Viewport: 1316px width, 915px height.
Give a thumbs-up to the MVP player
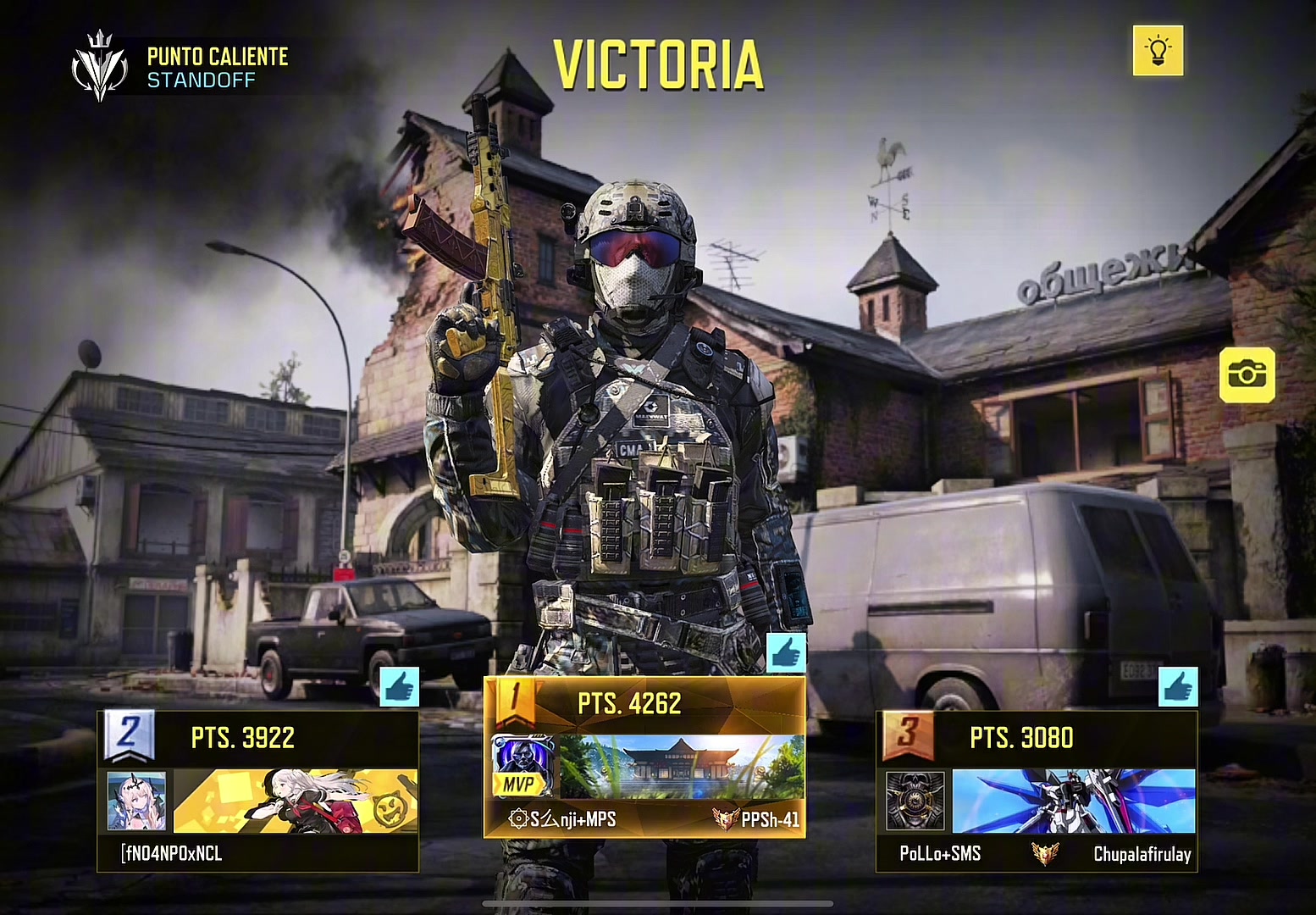(786, 653)
